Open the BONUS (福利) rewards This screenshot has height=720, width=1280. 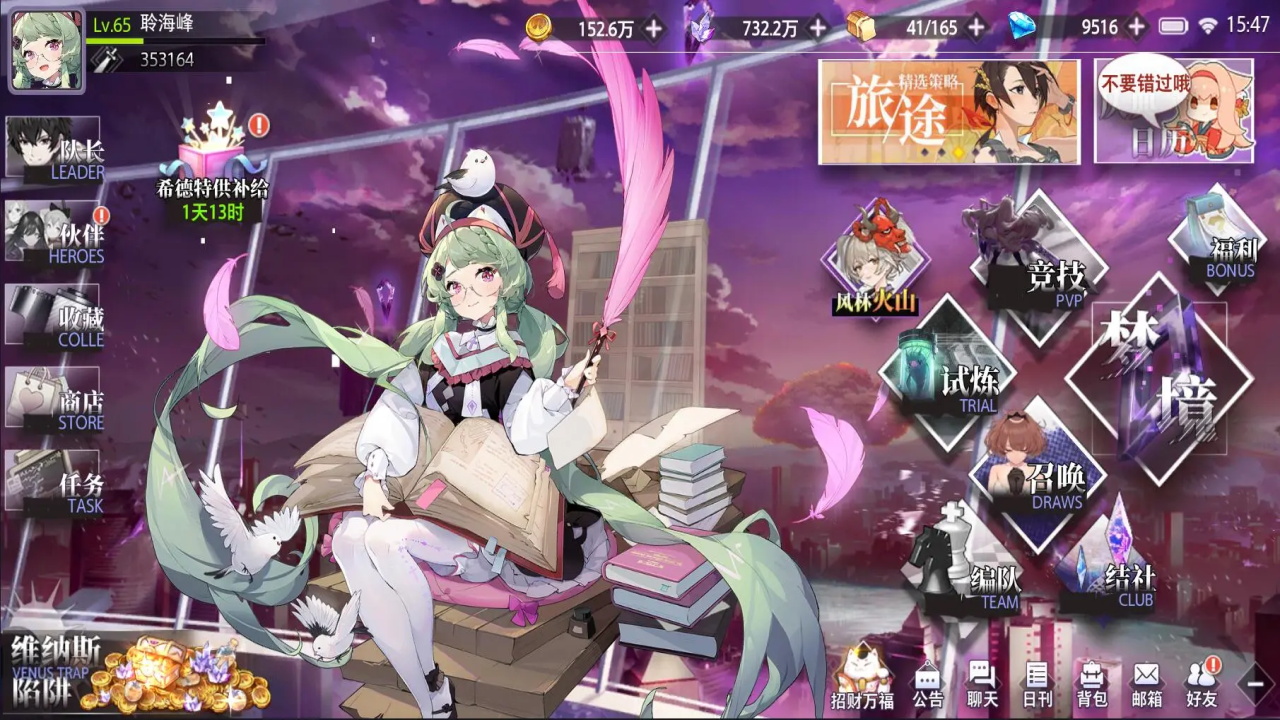tap(1217, 240)
